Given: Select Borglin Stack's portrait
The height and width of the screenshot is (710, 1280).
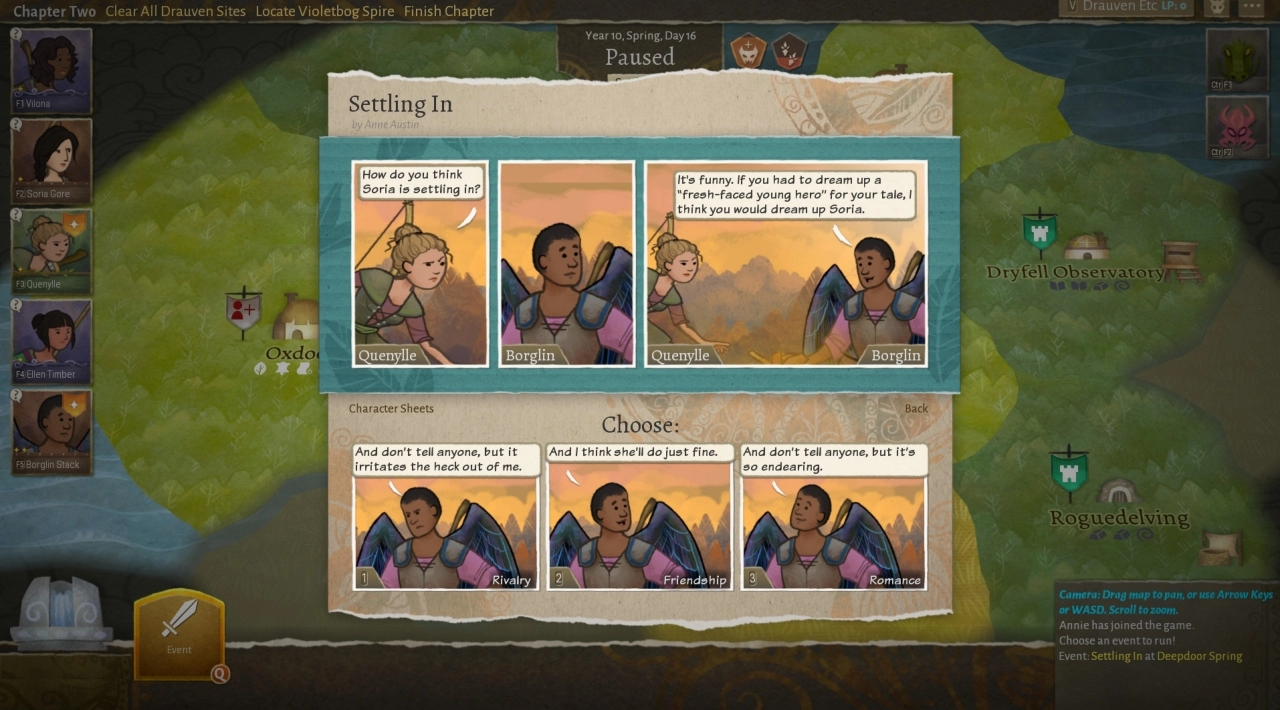Looking at the screenshot, I should click(x=52, y=431).
